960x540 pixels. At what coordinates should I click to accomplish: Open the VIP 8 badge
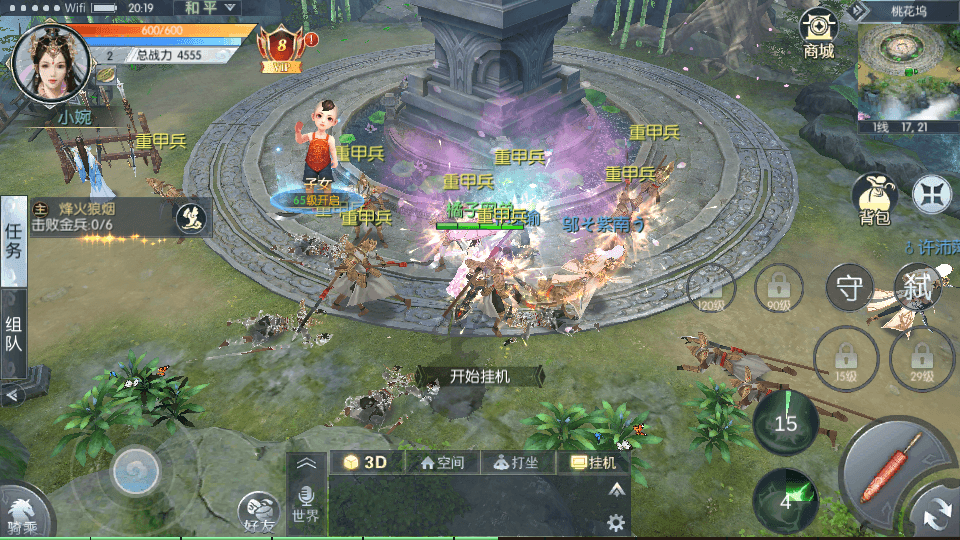click(283, 48)
